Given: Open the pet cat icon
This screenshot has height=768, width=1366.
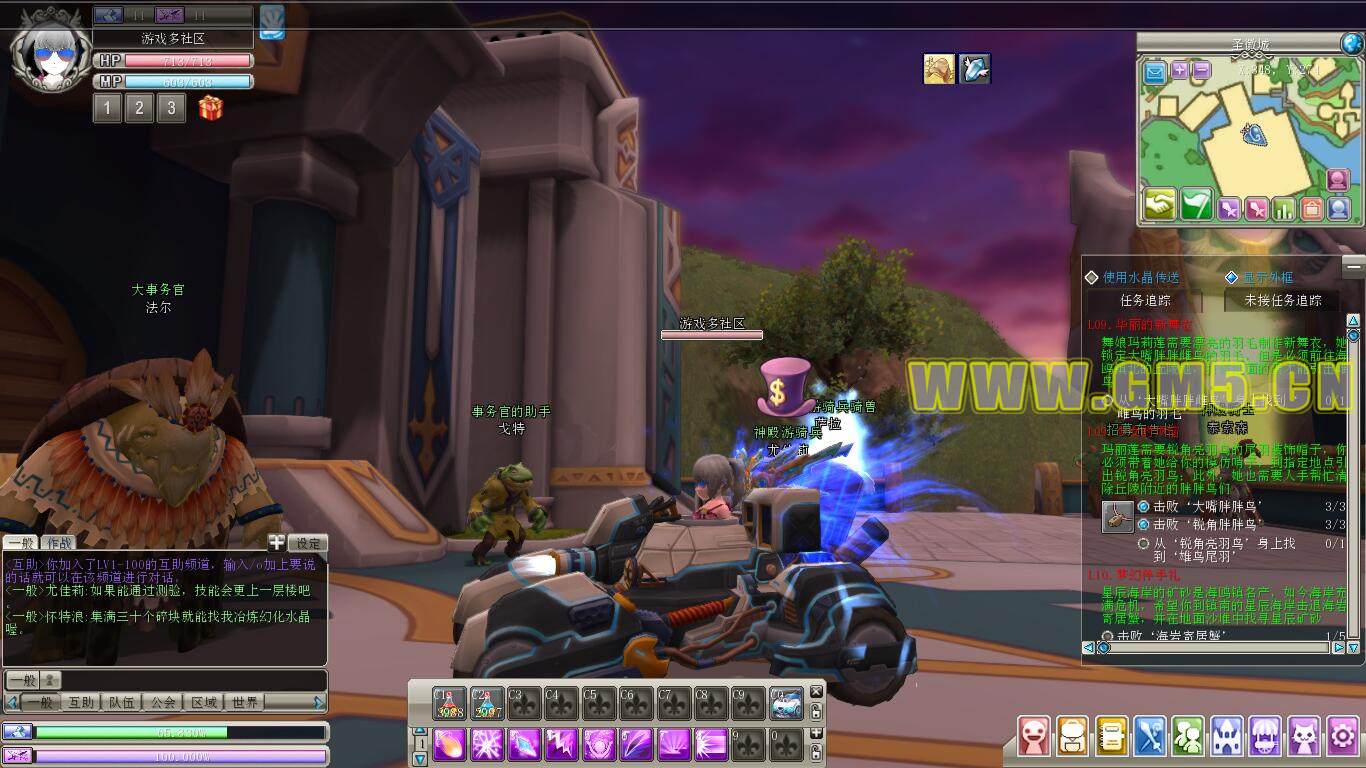Looking at the screenshot, I should pyautogui.click(x=1304, y=737).
